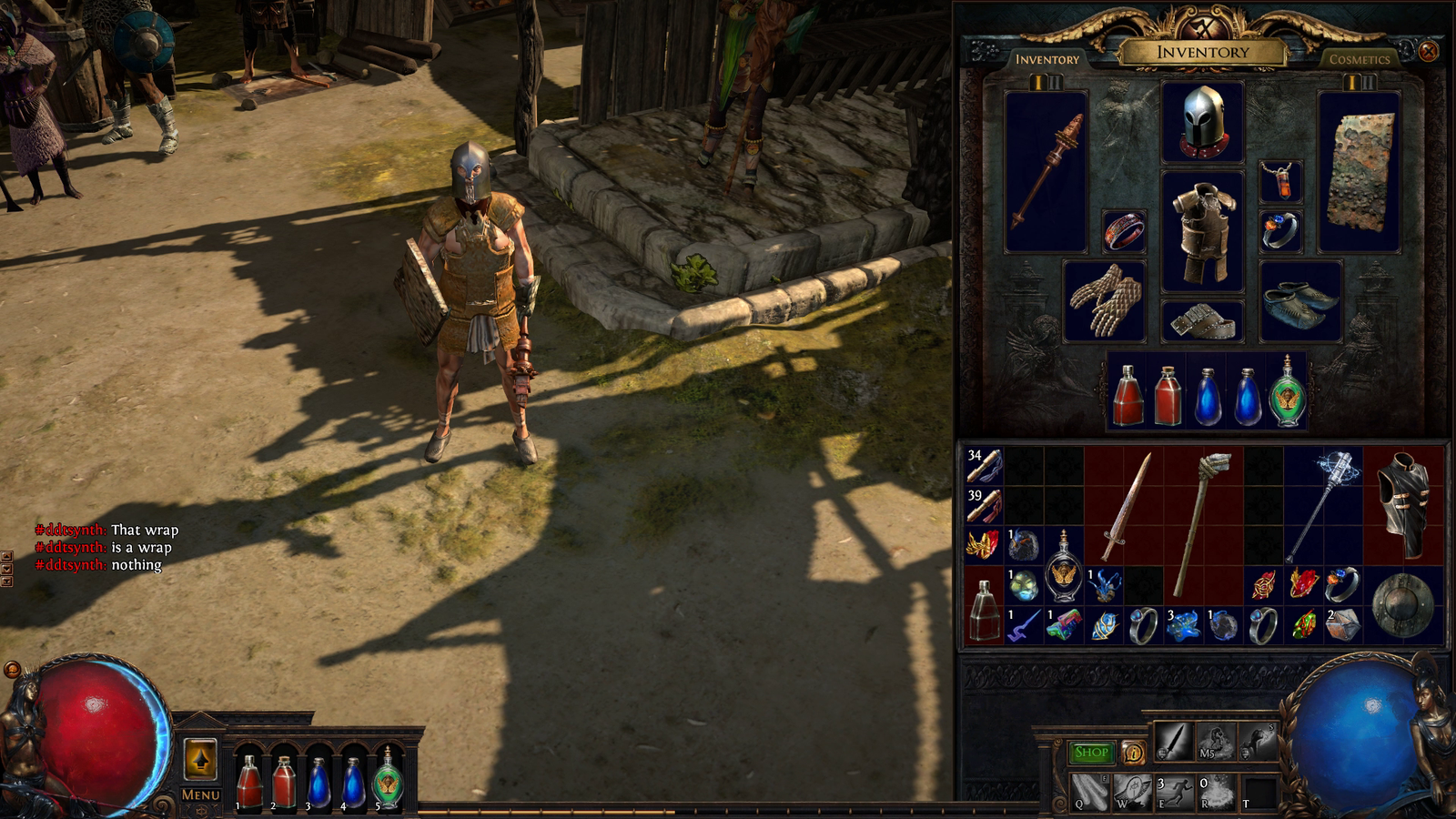Select the empty white flask in the backpack

pyautogui.click(x=984, y=610)
